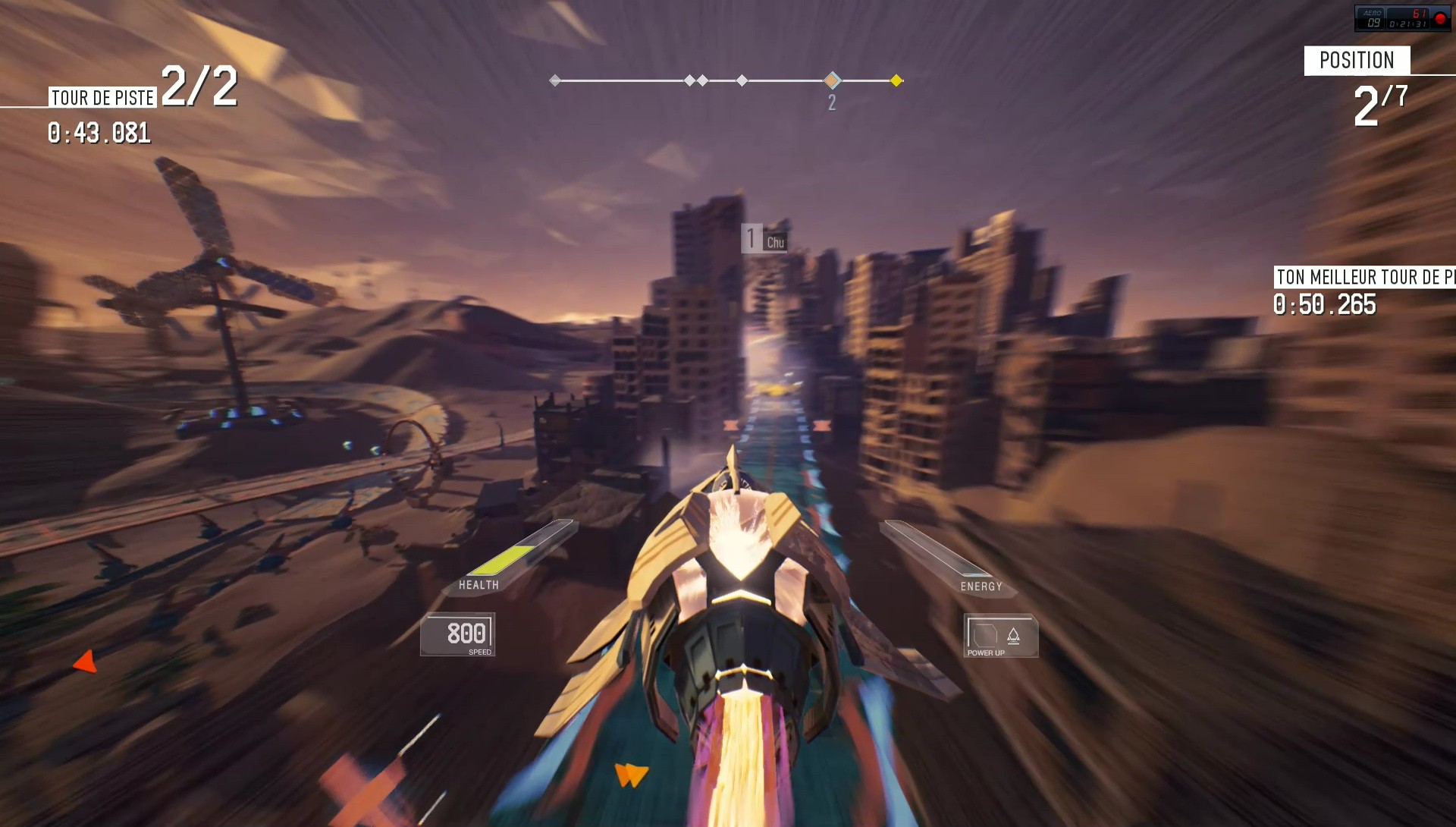Click the yellow diamond at the track progress end
Screen dimensions: 1456x827
pos(896,79)
